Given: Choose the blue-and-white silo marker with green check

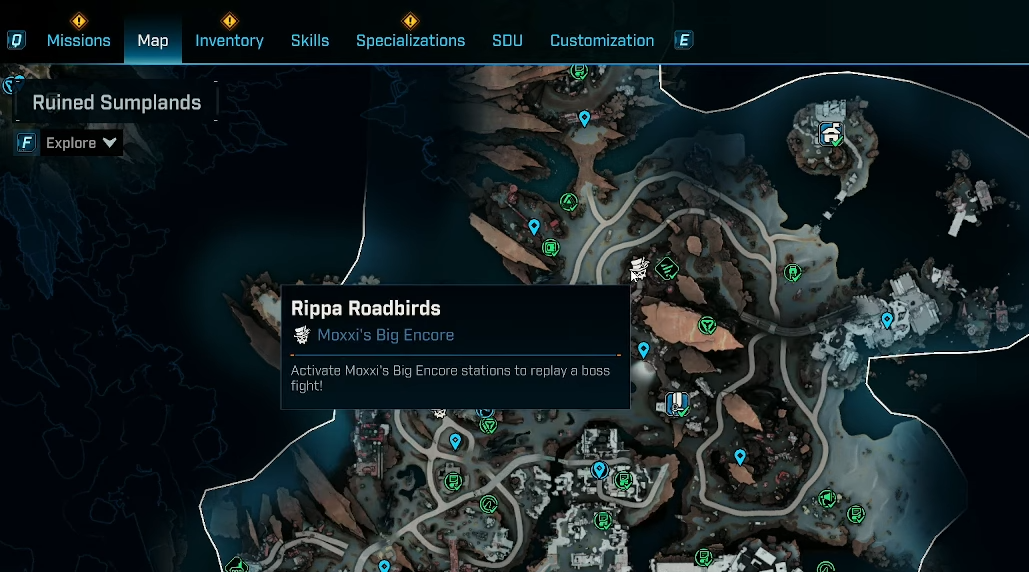Looking at the screenshot, I should 677,403.
